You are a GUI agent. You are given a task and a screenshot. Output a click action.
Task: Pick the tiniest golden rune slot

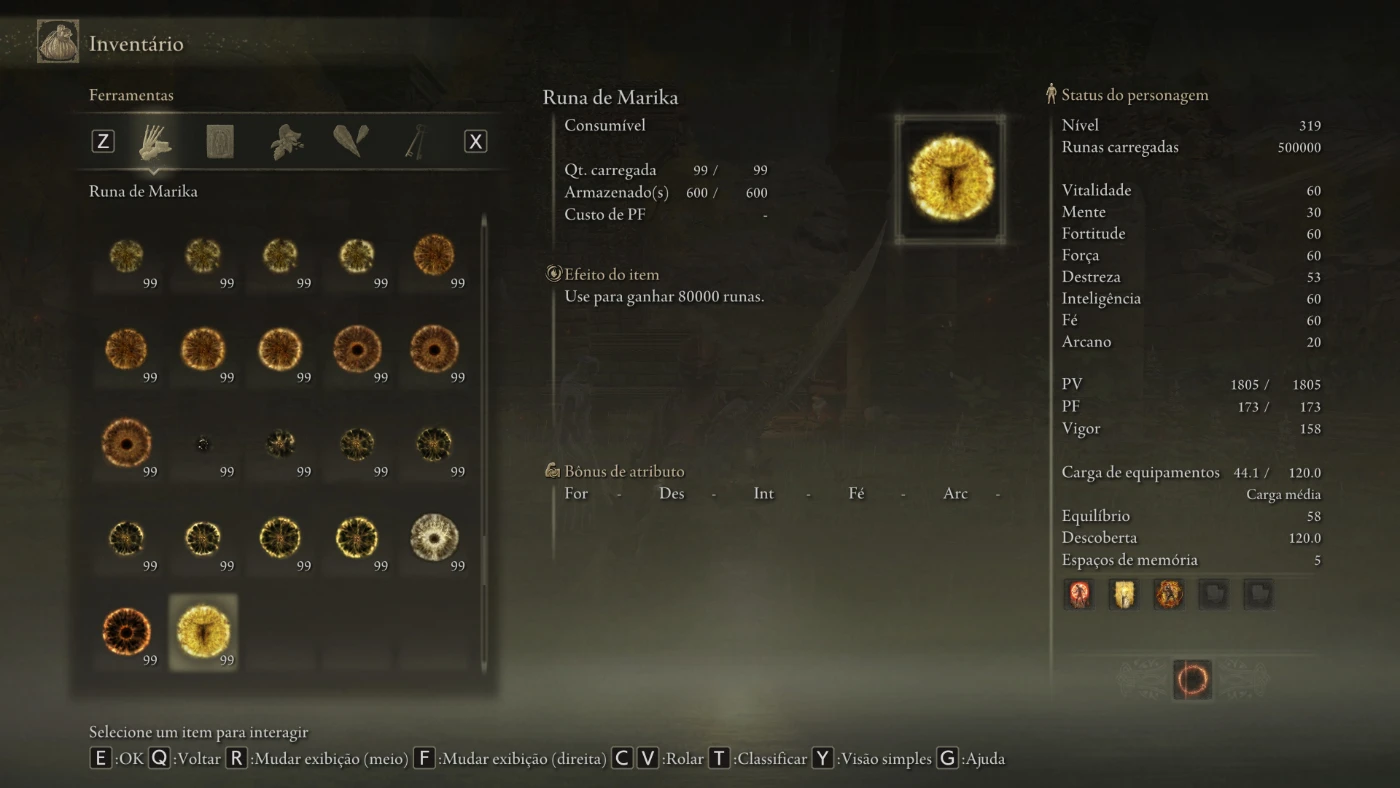[203, 444]
